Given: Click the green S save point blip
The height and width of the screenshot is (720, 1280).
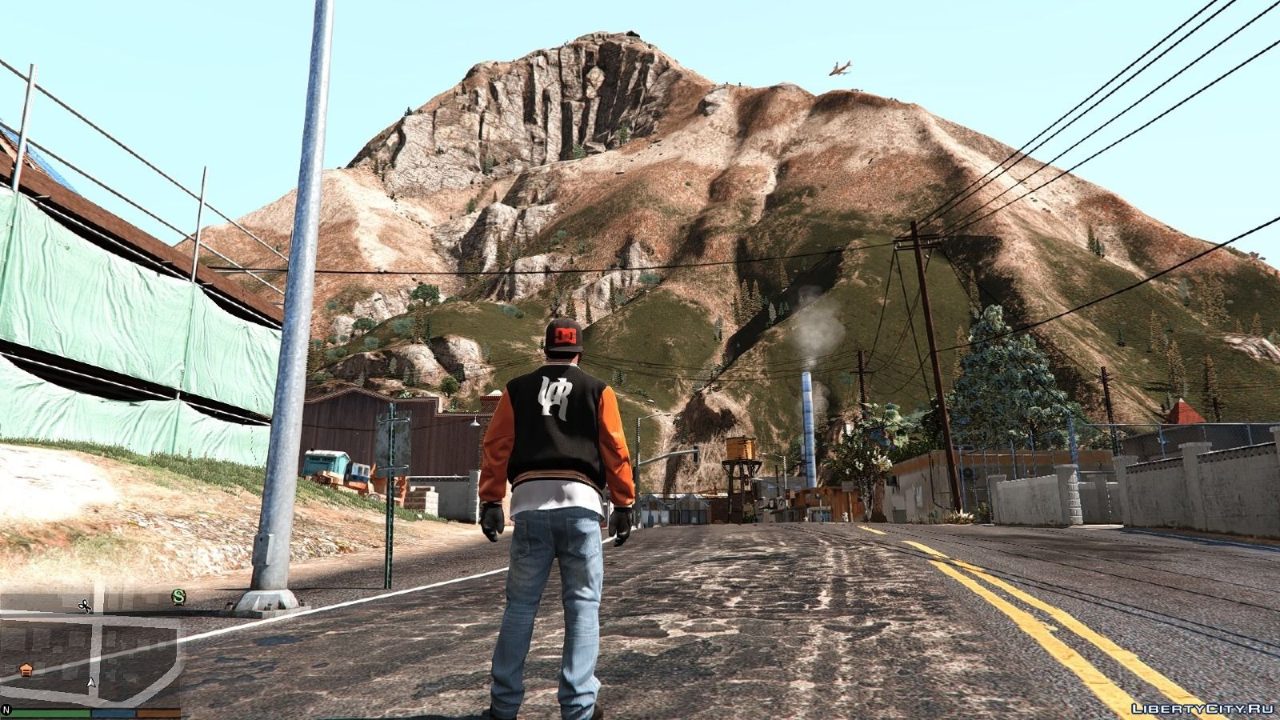Looking at the screenshot, I should click(179, 596).
